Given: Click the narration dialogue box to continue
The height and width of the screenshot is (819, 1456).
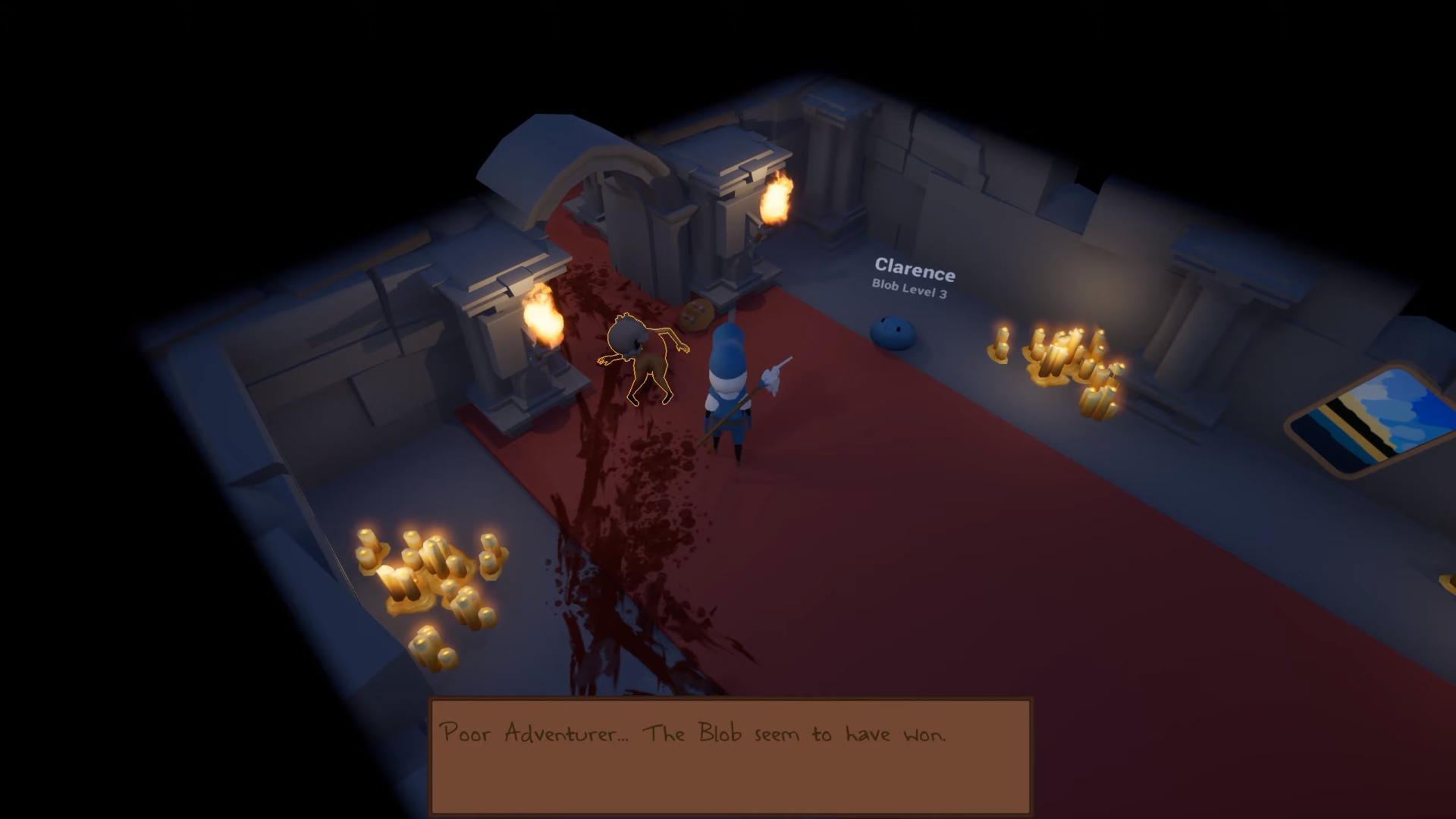Looking at the screenshot, I should click(x=730, y=756).
